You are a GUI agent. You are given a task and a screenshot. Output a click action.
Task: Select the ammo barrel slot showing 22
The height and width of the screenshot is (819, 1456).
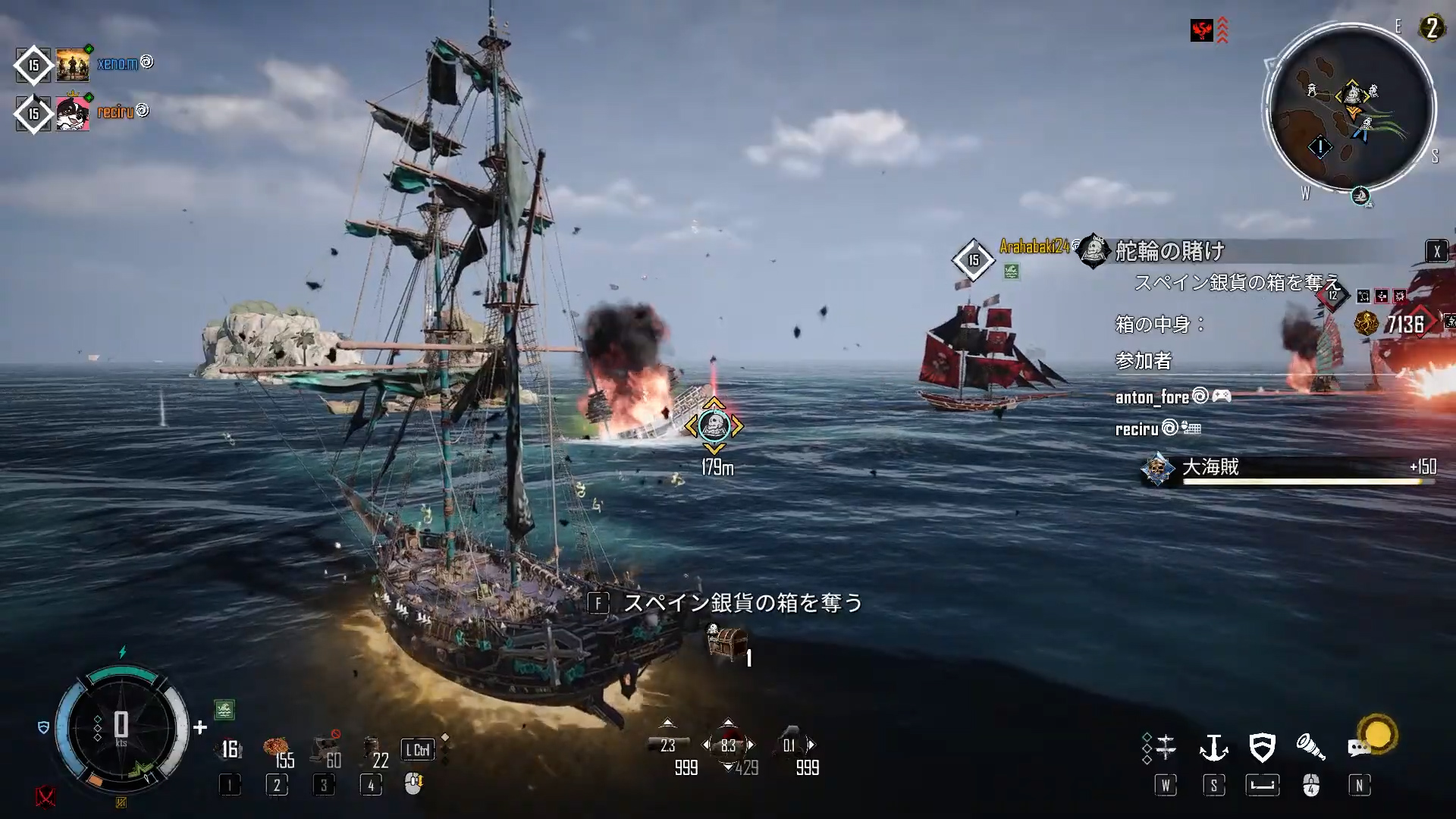pos(372,751)
